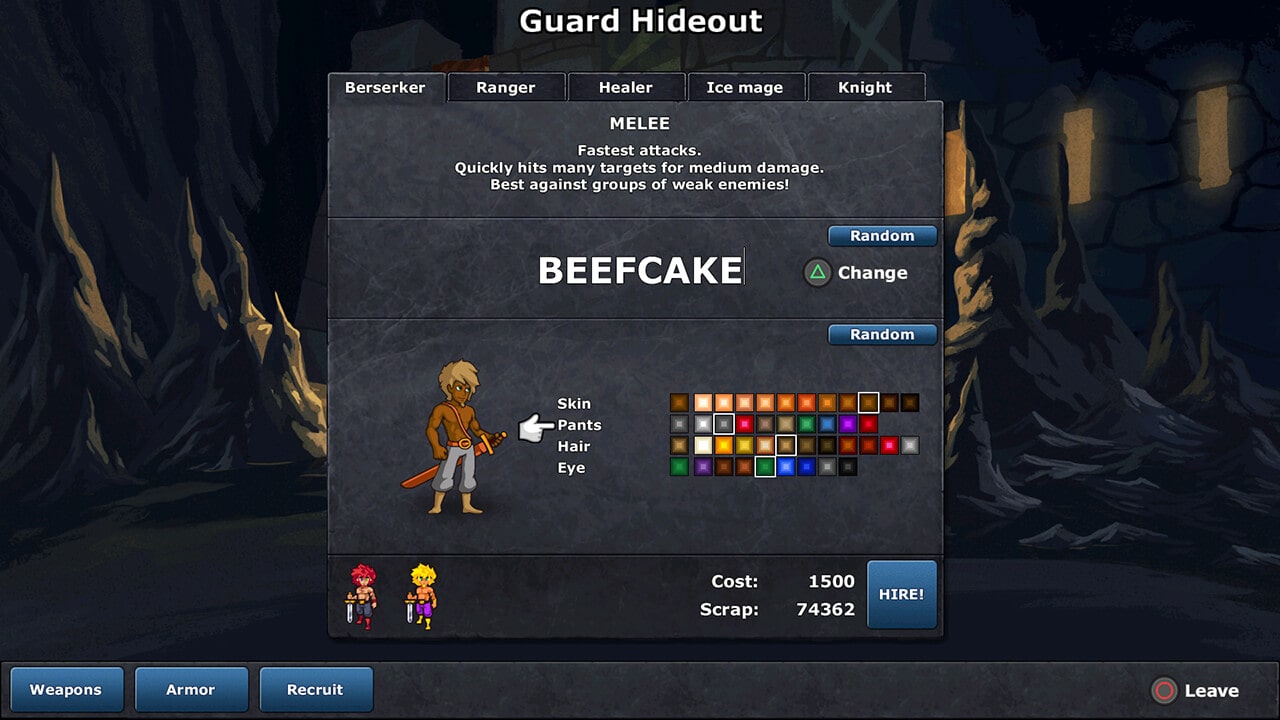
Task: Switch to the Ranger tab
Action: tap(506, 87)
